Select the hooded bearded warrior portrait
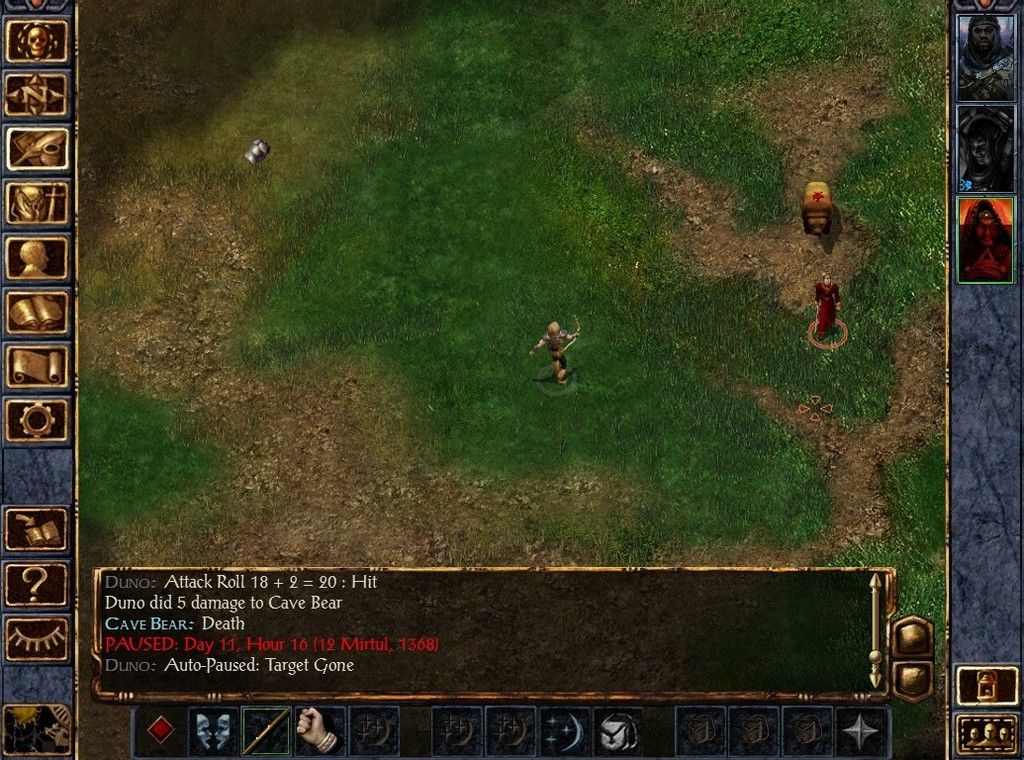 [985, 58]
